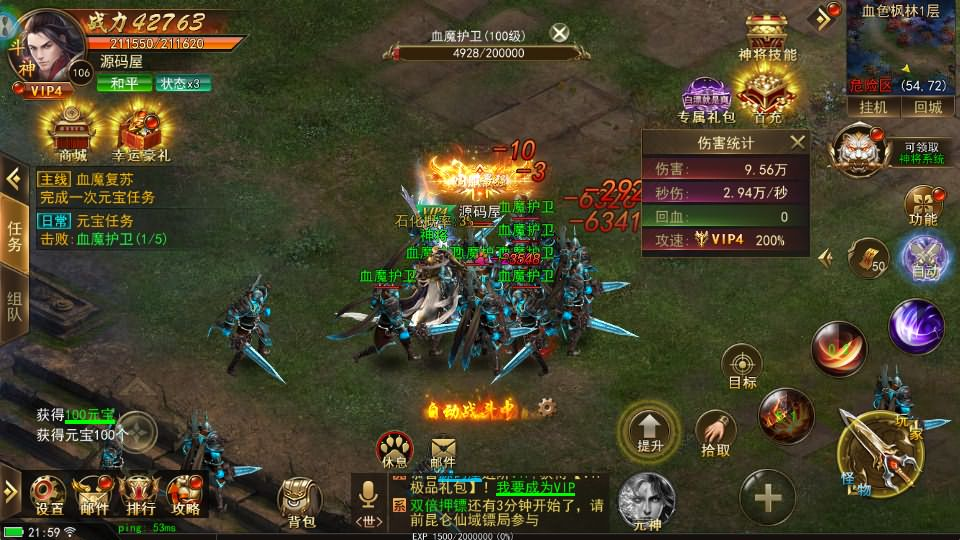Viewport: 960px width, 540px height.
Task: Open the 设置 settings icon
Action: tap(49, 494)
